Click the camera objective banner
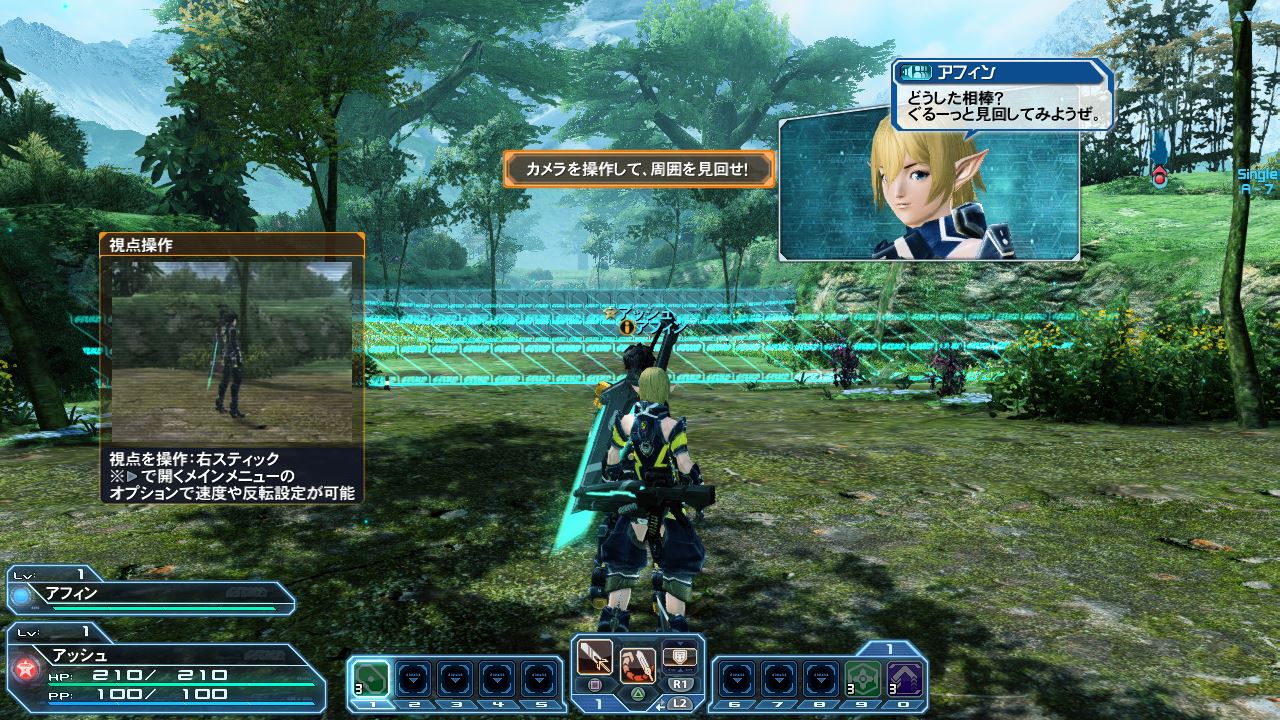1280x720 pixels. [x=639, y=169]
